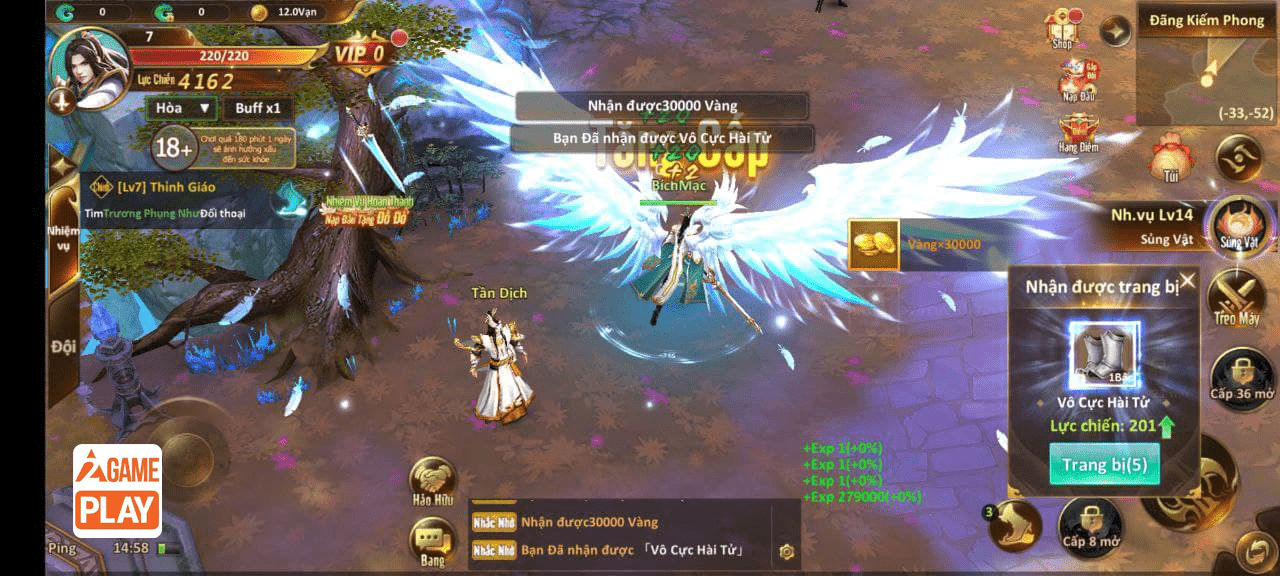The height and width of the screenshot is (576, 1280).
Task: Select the Vô Cực Hài Tử boots icon
Action: click(x=1104, y=355)
